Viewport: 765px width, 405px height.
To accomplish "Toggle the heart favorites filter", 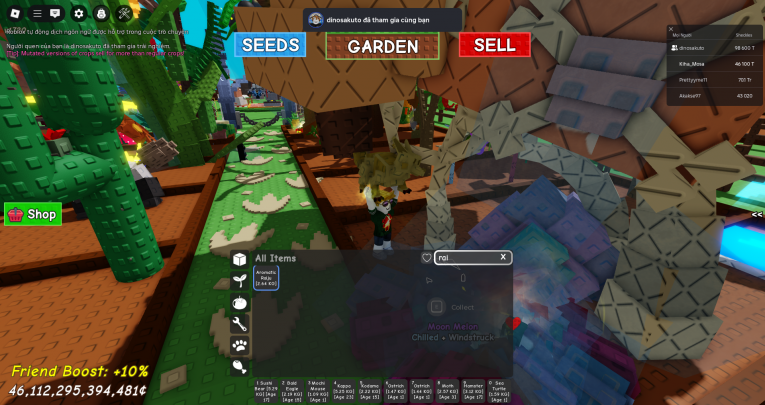I will tap(427, 258).
